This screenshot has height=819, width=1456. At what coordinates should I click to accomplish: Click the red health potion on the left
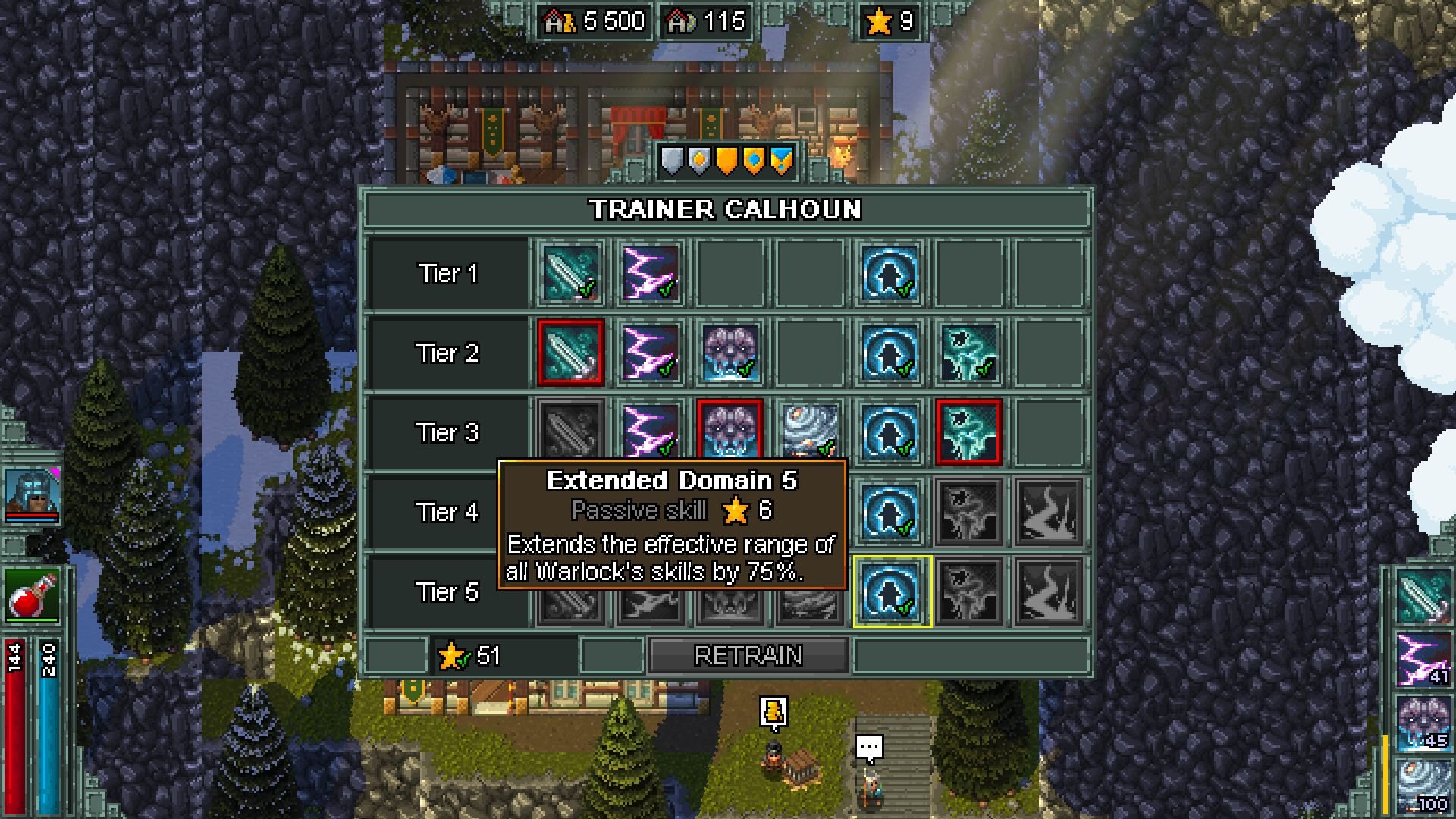pyautogui.click(x=32, y=597)
